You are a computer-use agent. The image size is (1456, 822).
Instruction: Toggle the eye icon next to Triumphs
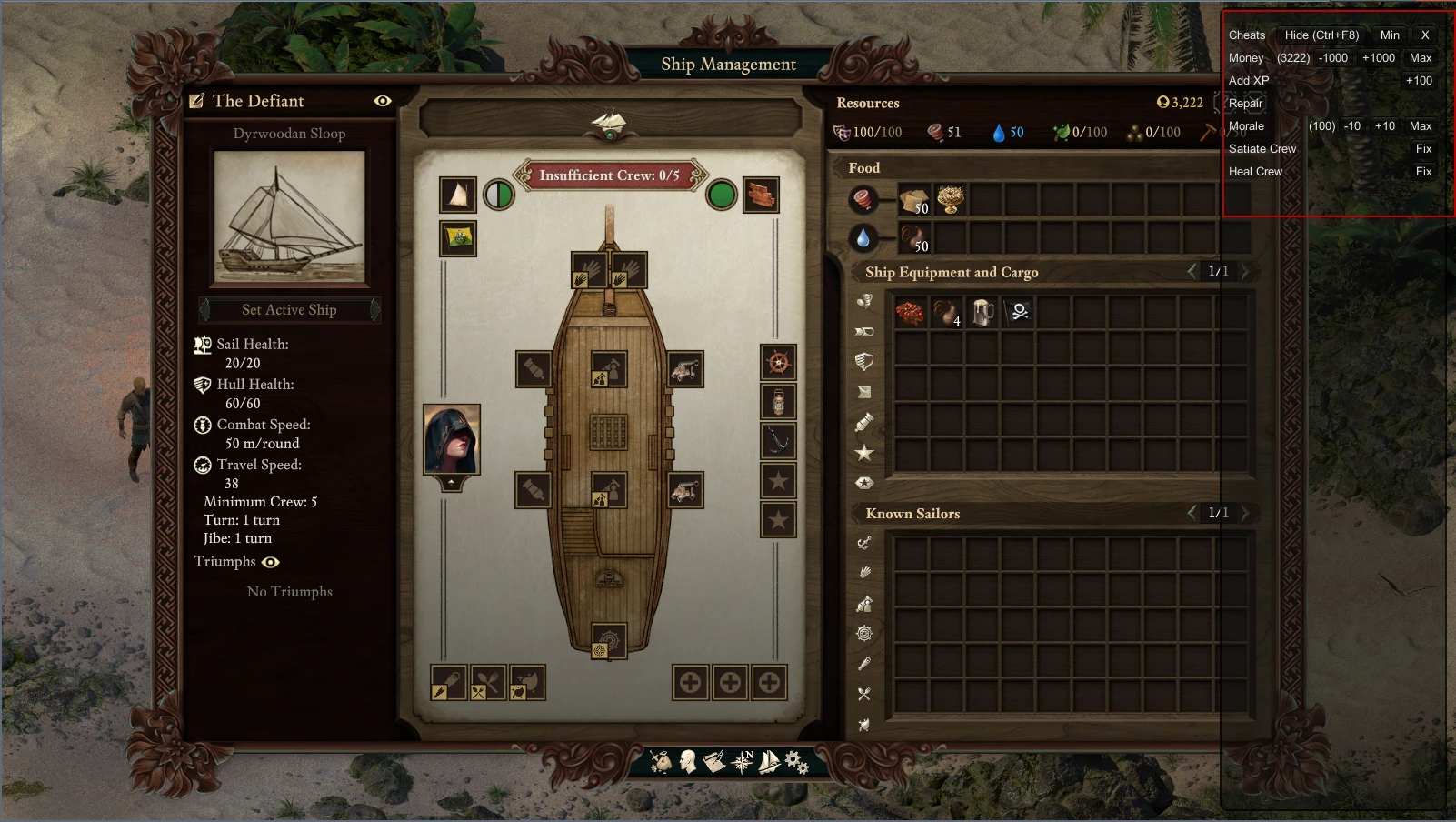pyautogui.click(x=270, y=563)
